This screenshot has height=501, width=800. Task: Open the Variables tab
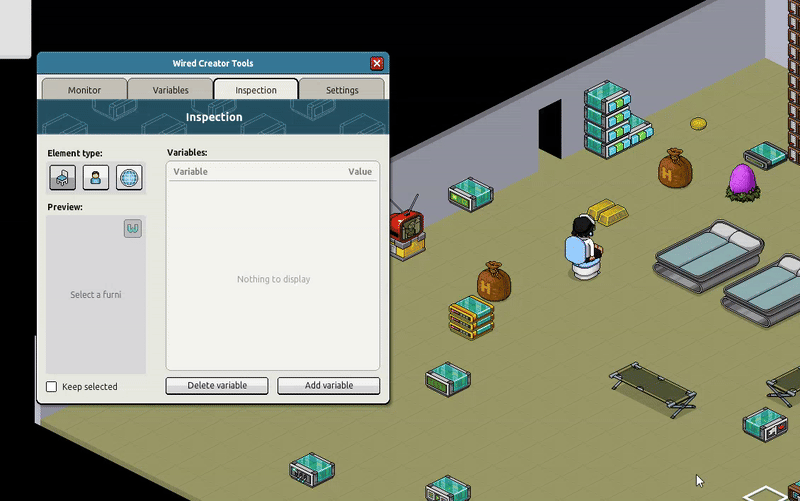pos(170,90)
